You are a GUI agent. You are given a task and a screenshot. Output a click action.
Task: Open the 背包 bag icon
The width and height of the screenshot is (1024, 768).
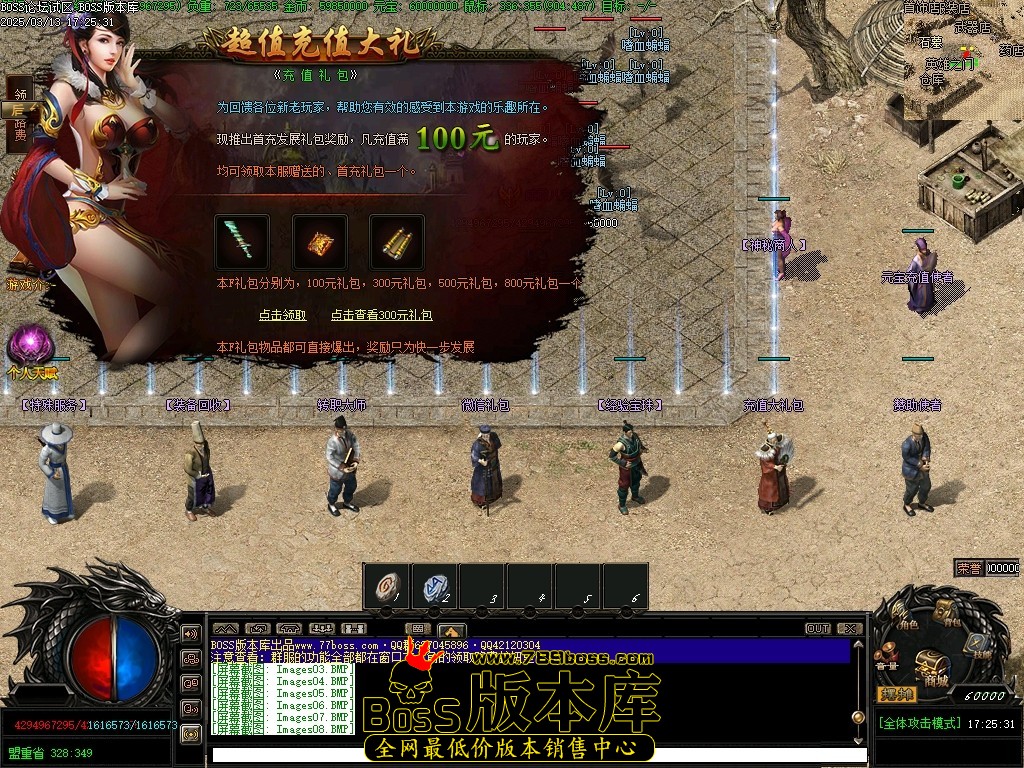947,611
